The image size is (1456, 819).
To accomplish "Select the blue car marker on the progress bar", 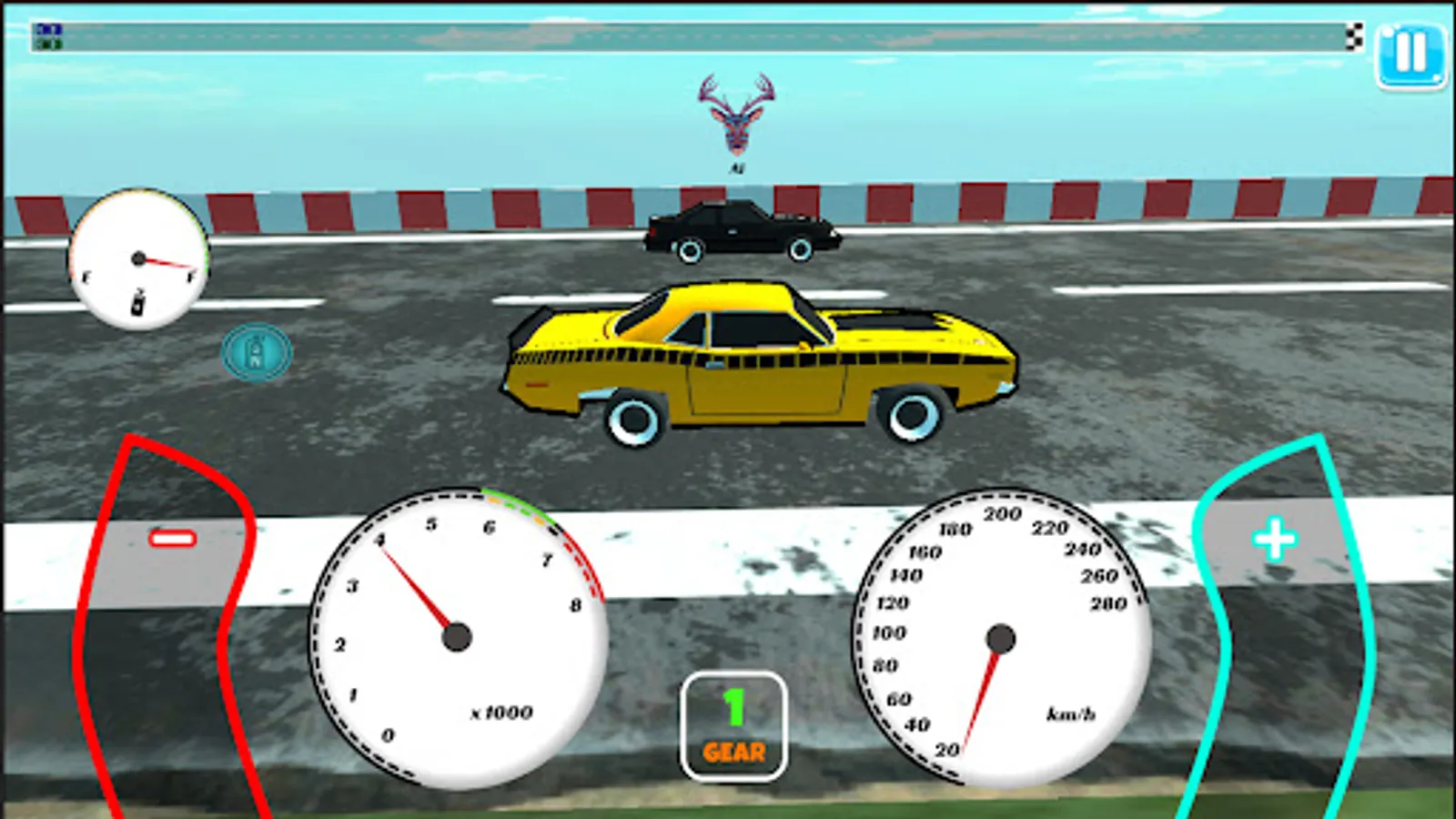I will [48, 28].
